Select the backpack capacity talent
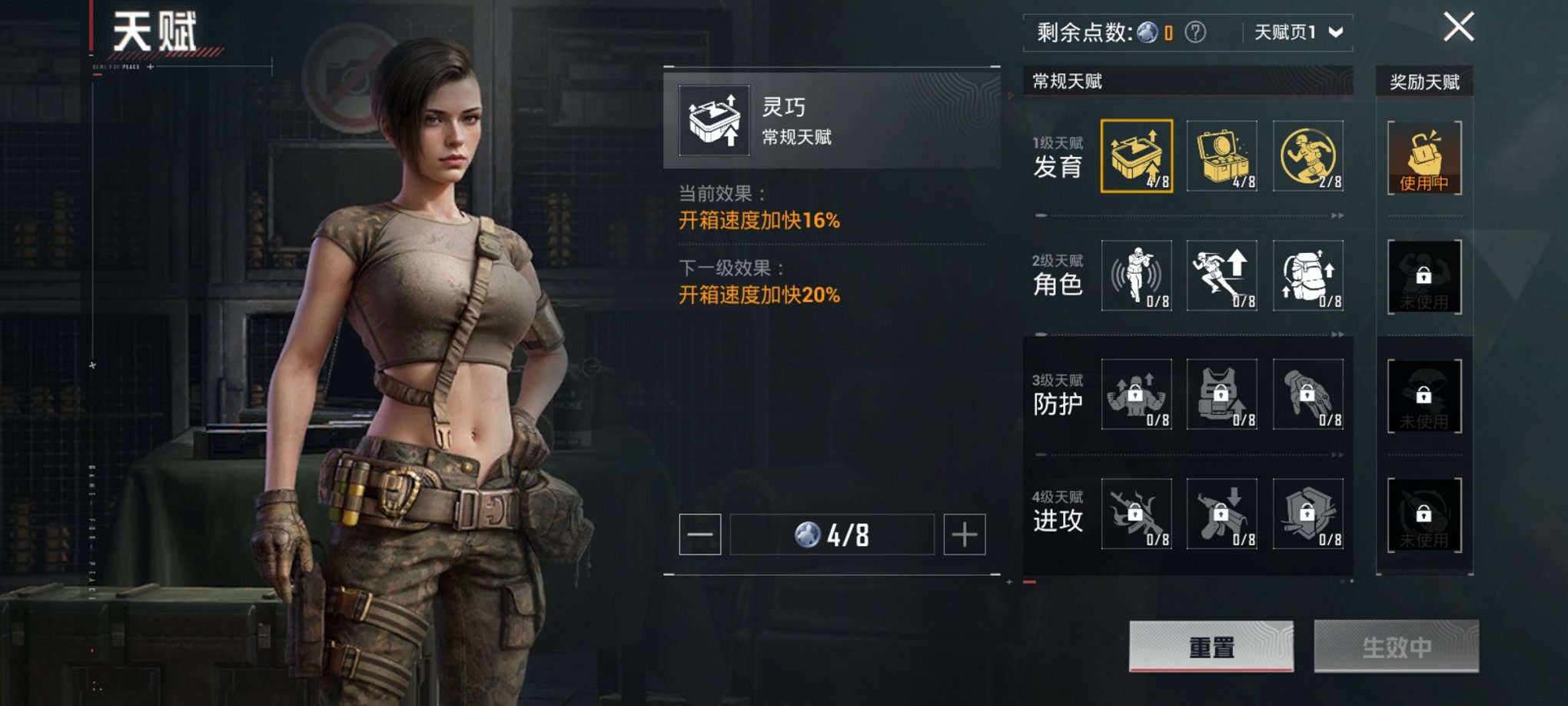The height and width of the screenshot is (706, 1568). tap(1308, 275)
